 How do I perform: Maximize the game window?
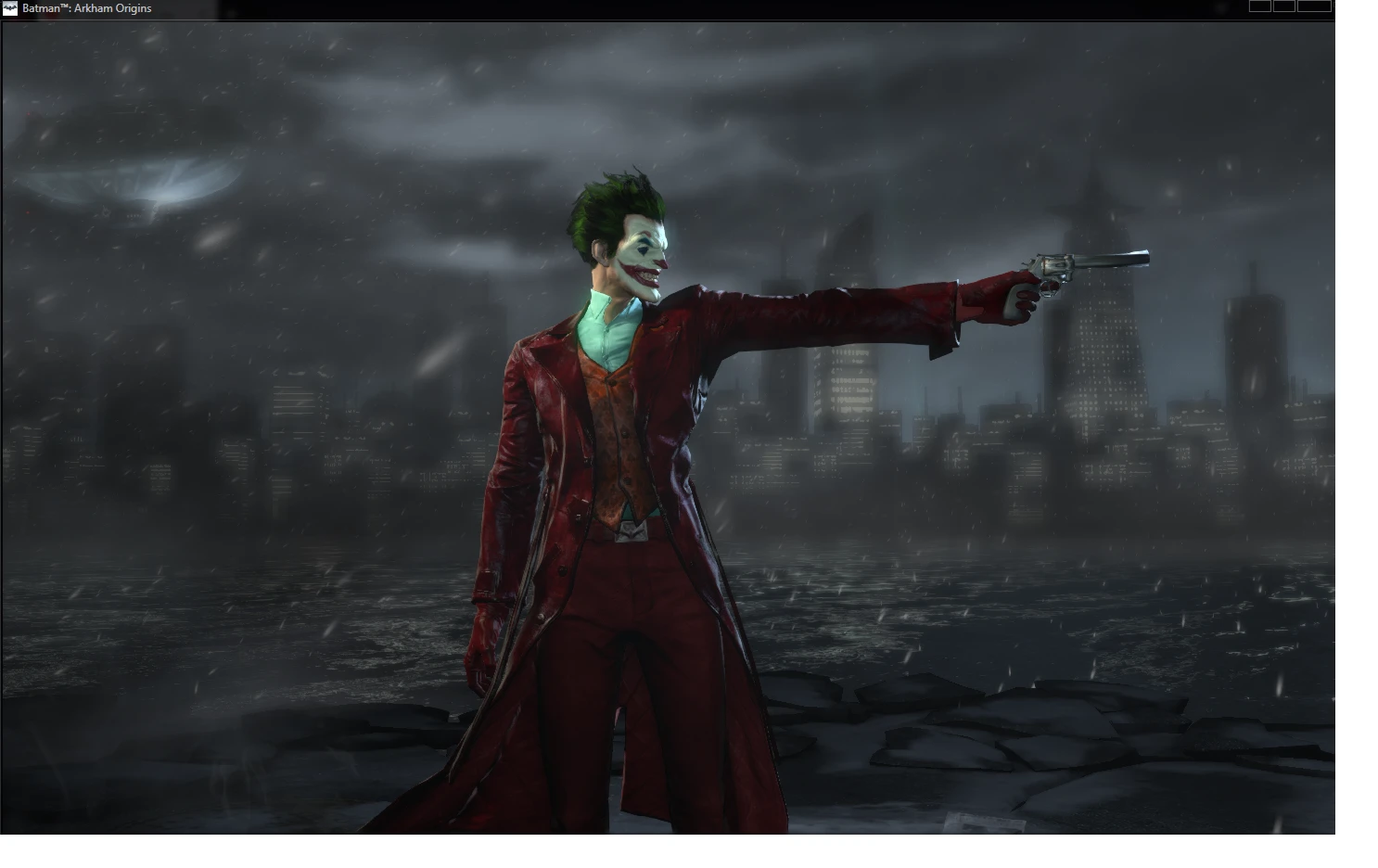pos(1284,6)
